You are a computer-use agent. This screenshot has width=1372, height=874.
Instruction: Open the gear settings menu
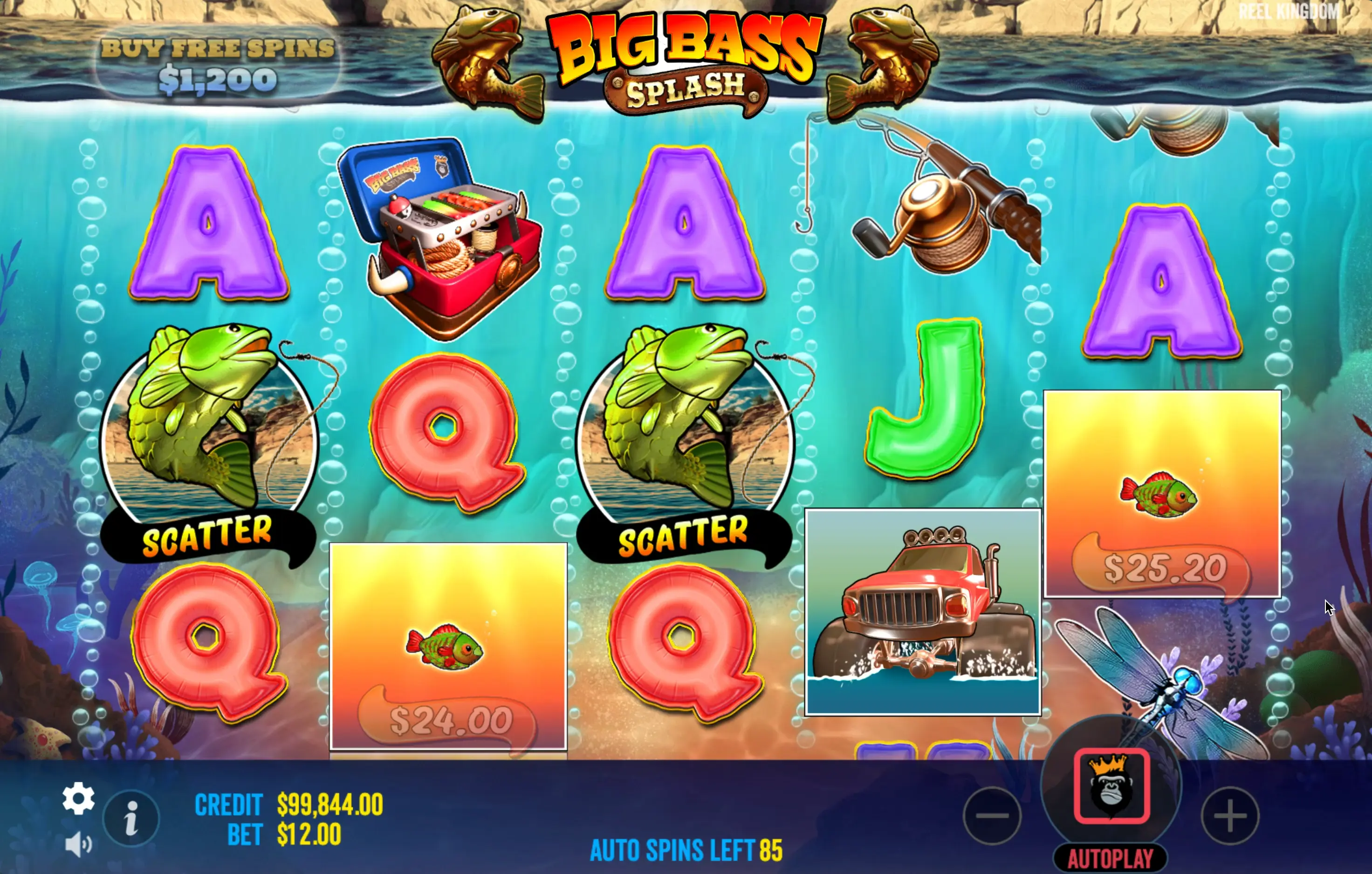tap(79, 798)
